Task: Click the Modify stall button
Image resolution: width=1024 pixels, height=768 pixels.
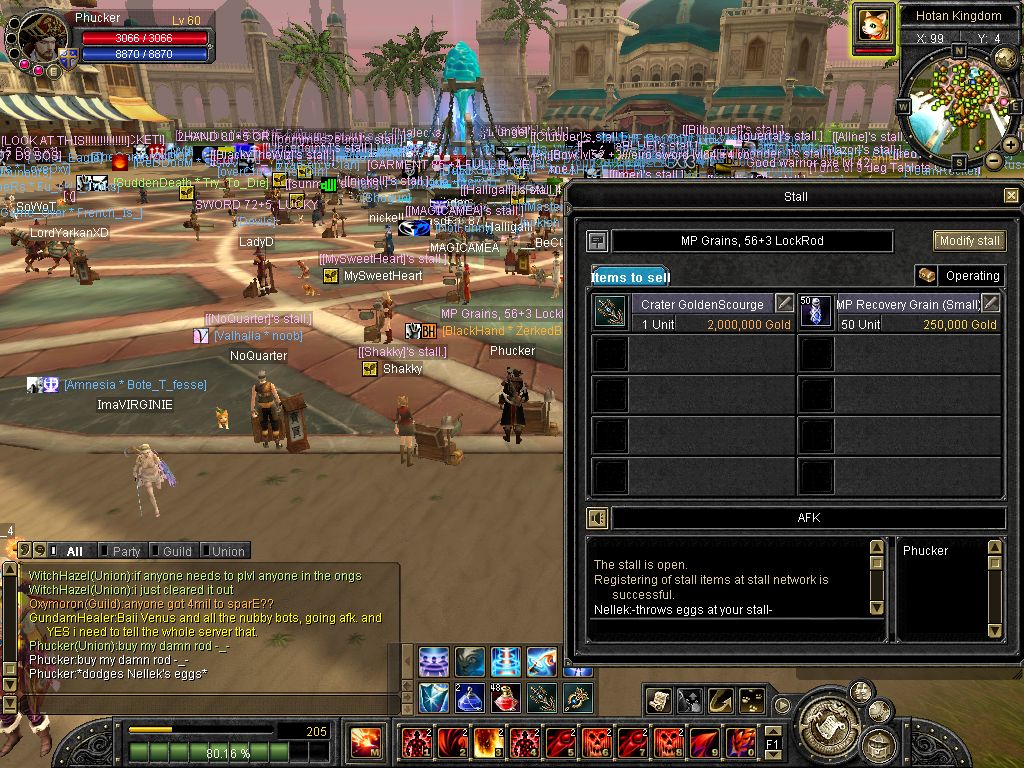Action: [x=969, y=241]
